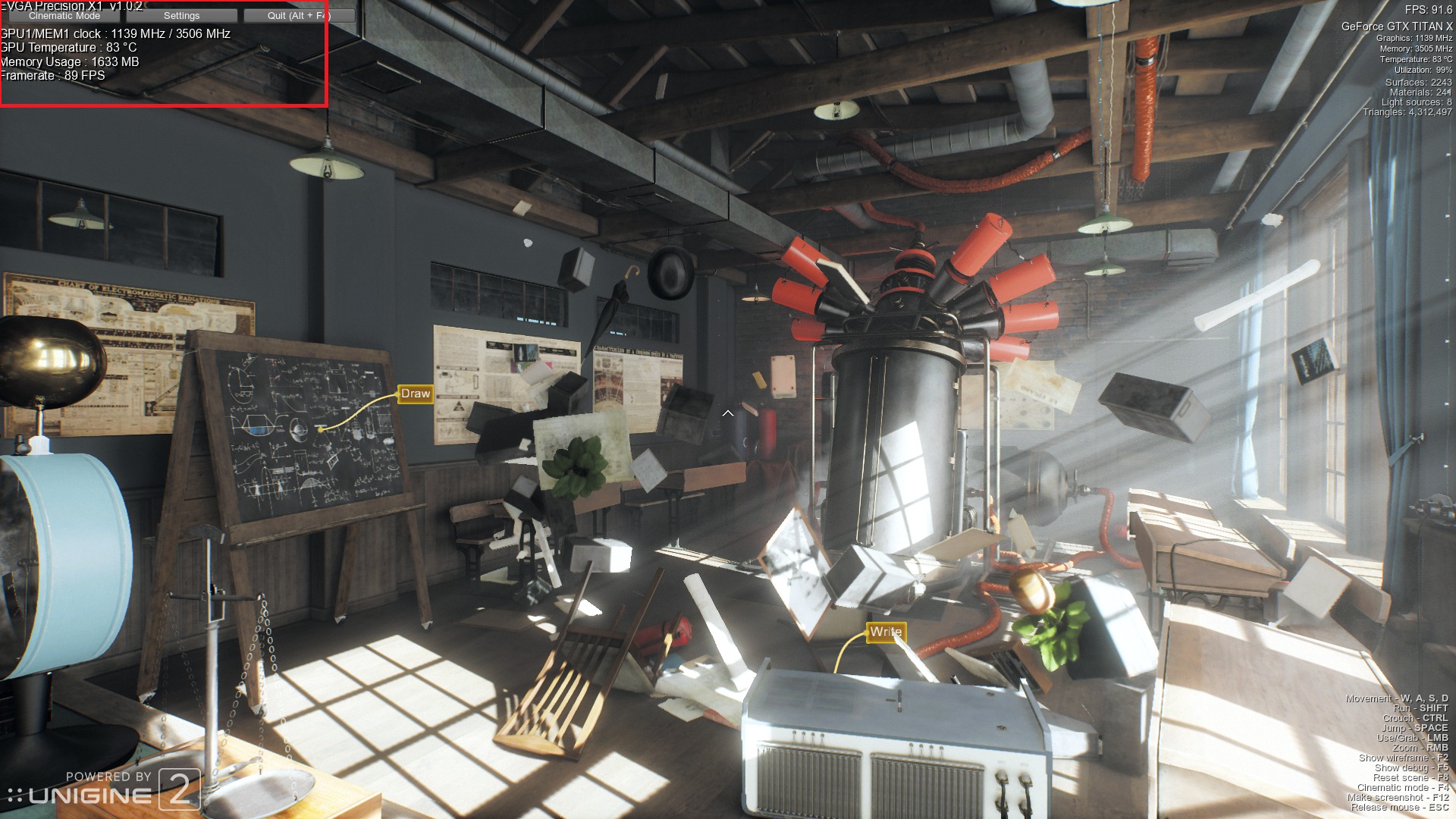Choose the Write tag near the desk
The height and width of the screenshot is (819, 1456).
pyautogui.click(x=886, y=632)
